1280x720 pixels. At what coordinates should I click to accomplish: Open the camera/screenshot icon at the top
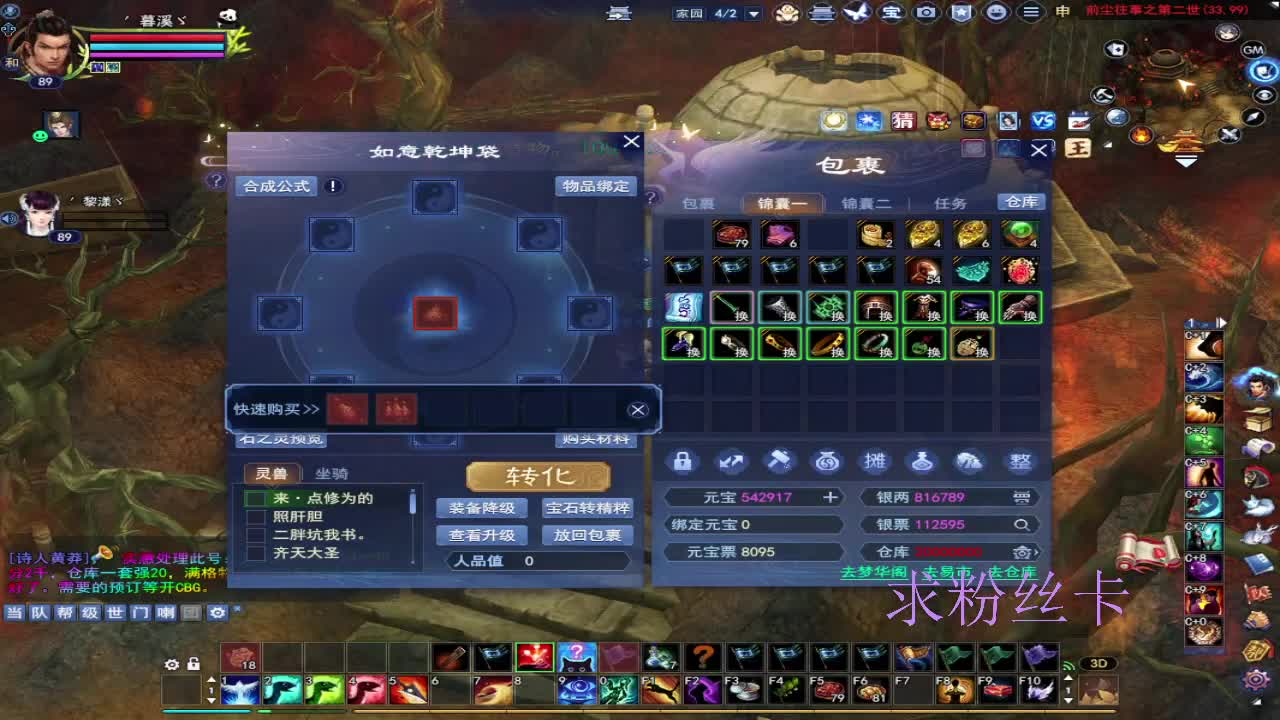click(x=927, y=13)
